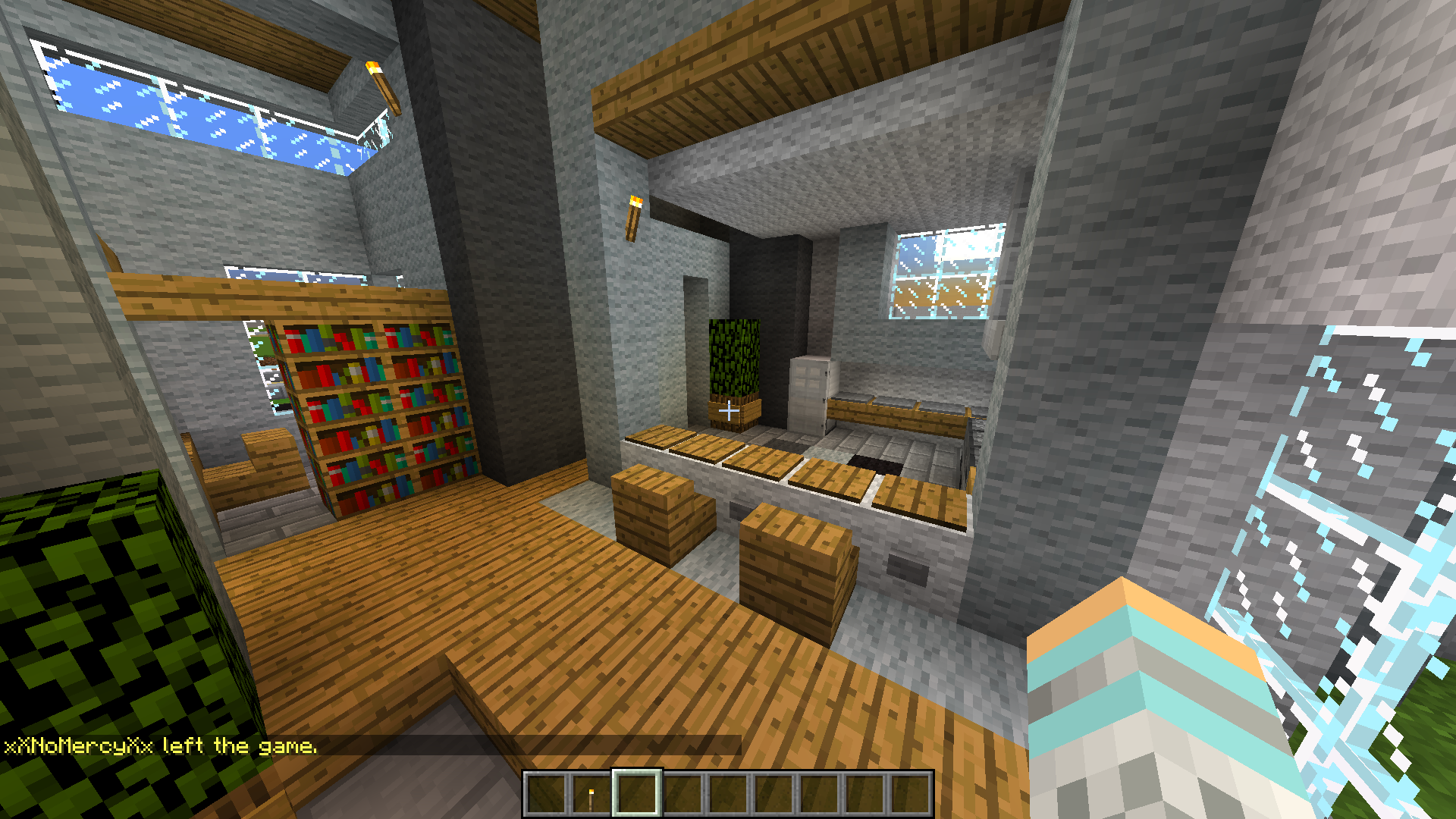Select the torch hotbar slot

pyautogui.click(x=591, y=794)
